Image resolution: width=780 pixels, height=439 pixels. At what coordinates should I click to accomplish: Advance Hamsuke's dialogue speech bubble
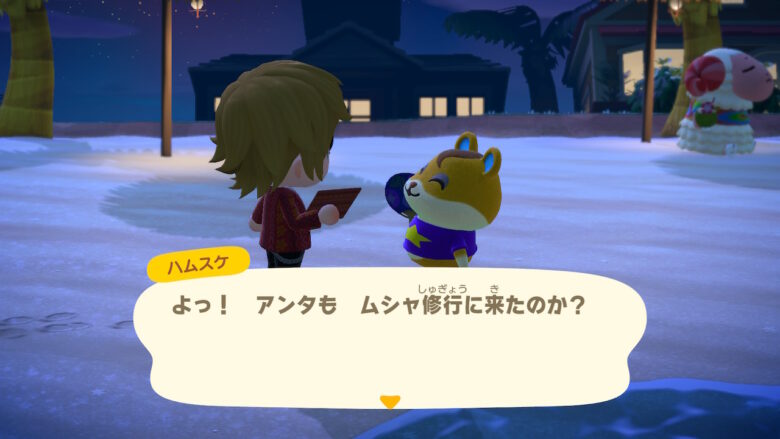[x=390, y=335]
